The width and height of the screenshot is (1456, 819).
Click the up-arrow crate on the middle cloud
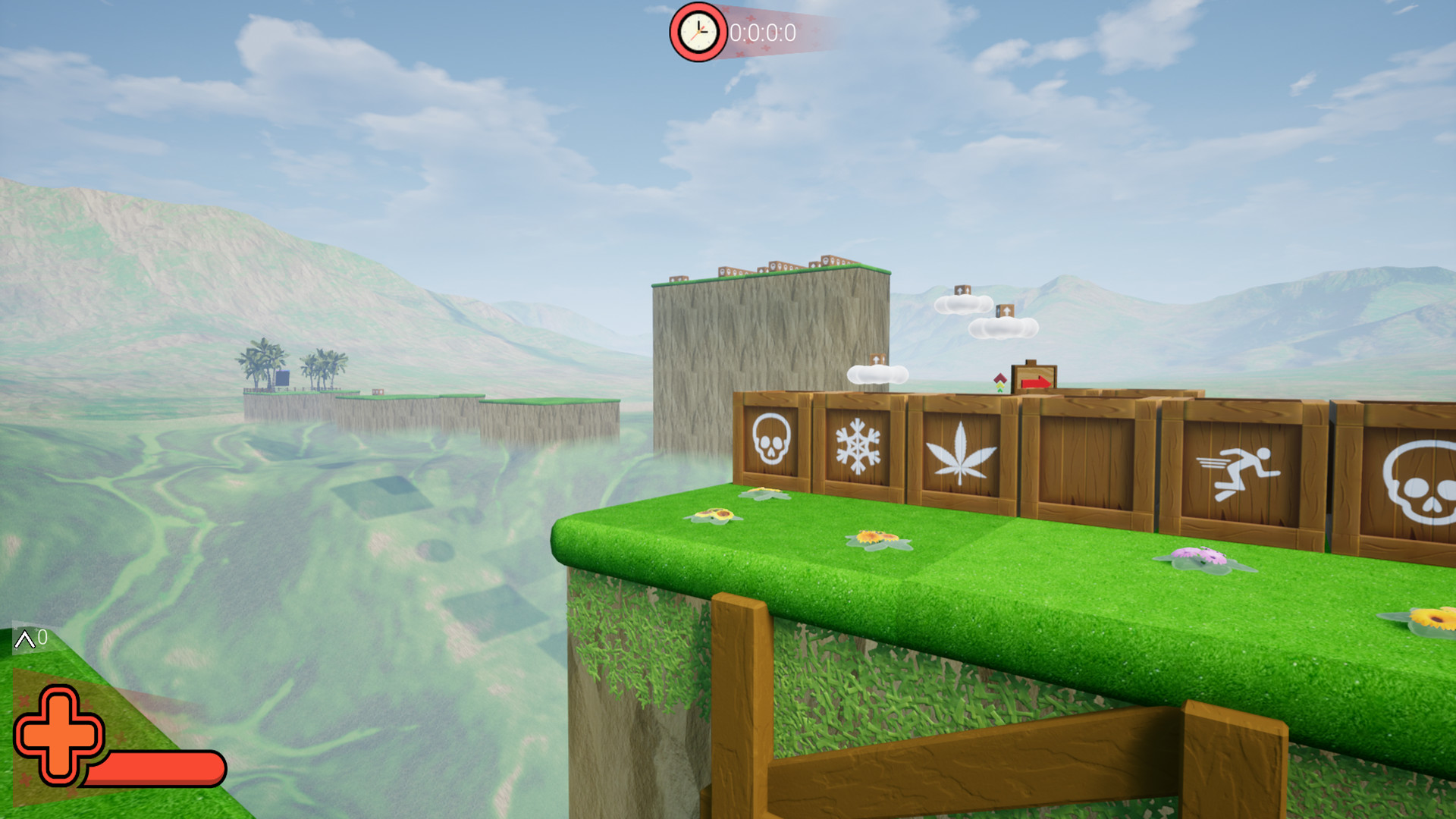coord(962,290)
